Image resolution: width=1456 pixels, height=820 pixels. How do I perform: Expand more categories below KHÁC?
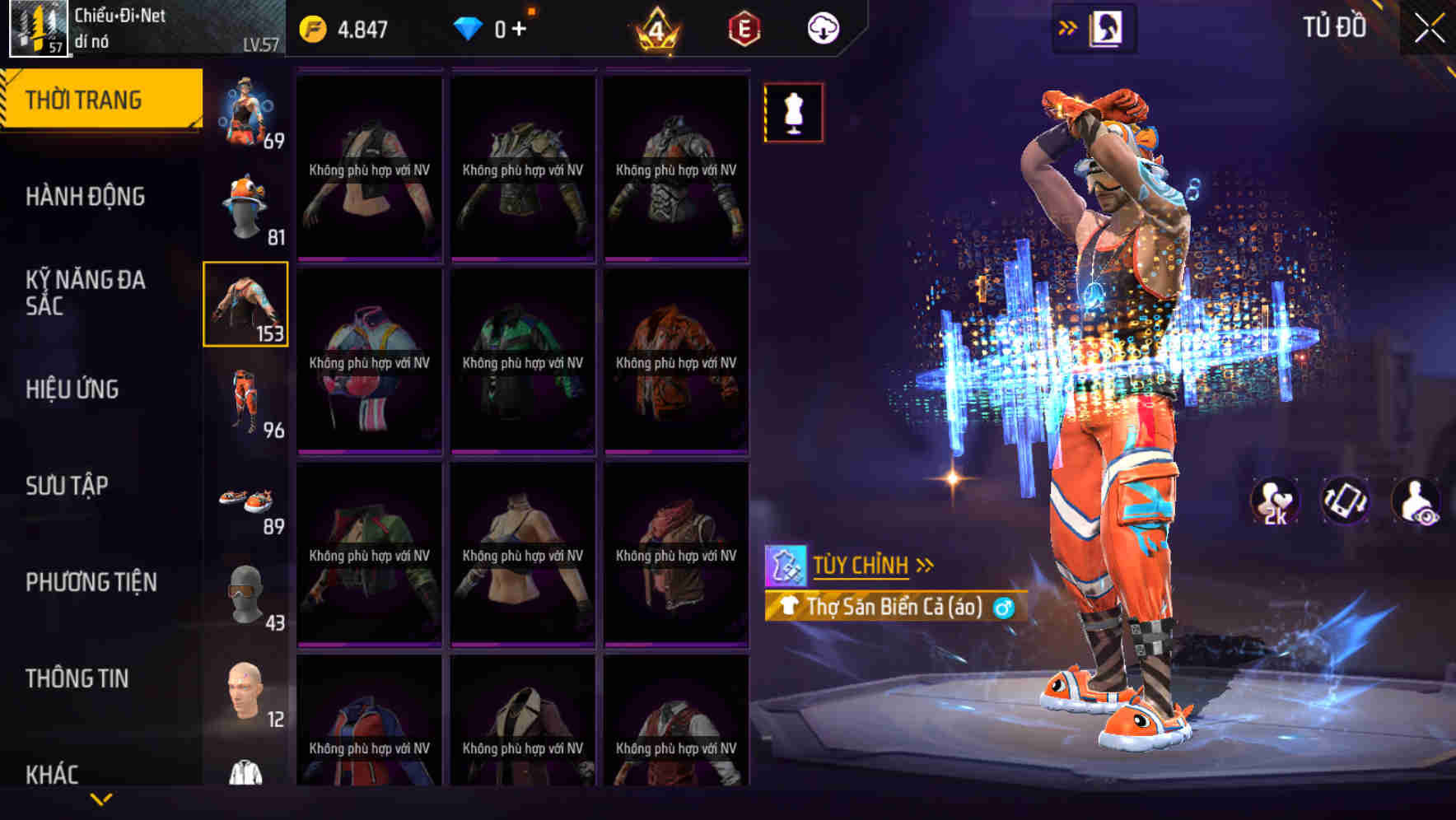(x=101, y=798)
